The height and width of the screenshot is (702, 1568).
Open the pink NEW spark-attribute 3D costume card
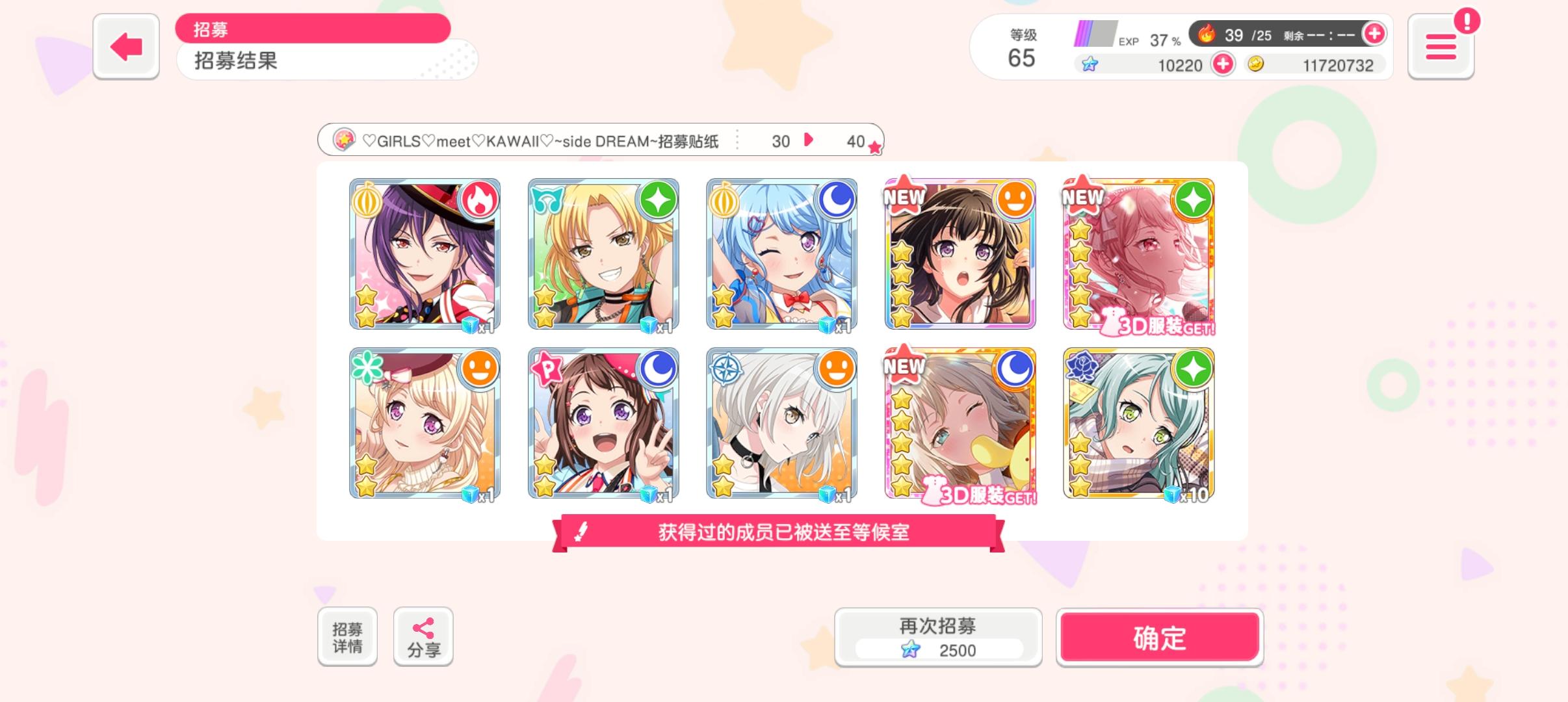[1139, 255]
